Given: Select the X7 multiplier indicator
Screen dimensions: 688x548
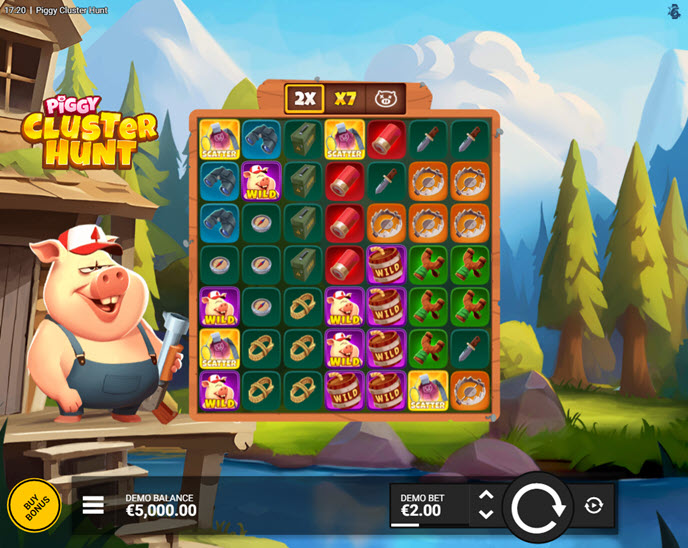Looking at the screenshot, I should [345, 98].
